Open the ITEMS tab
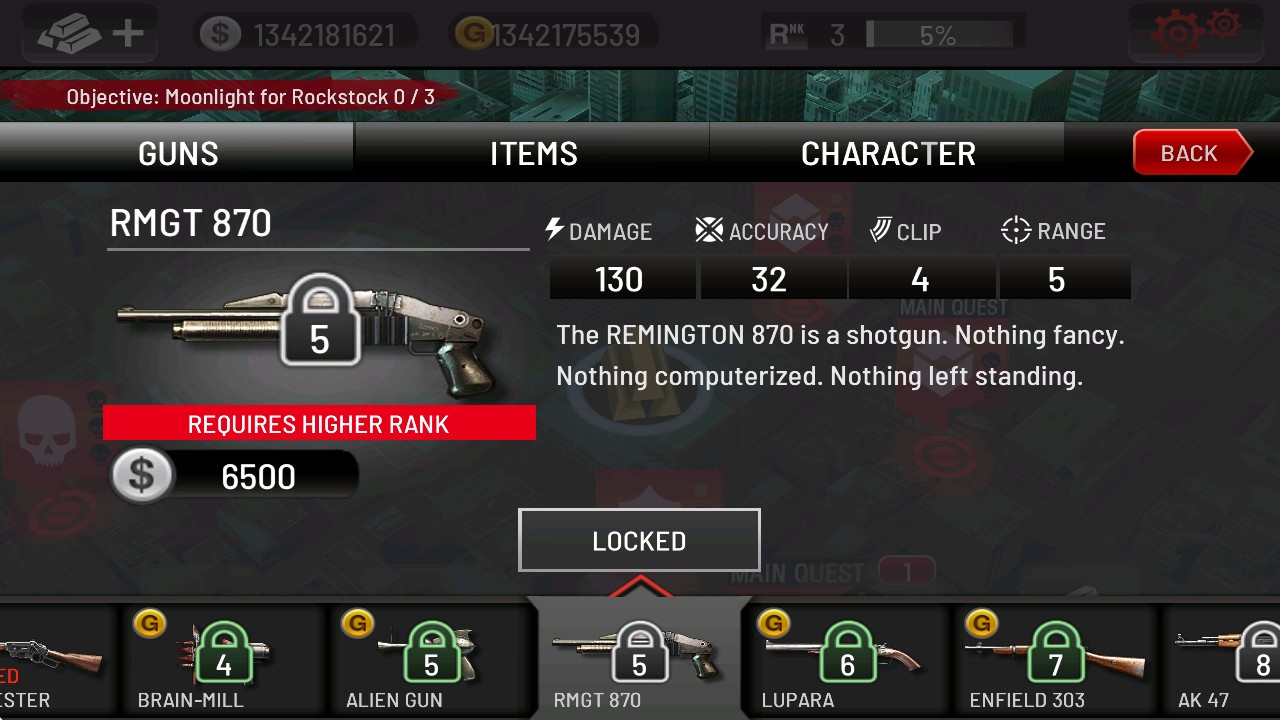This screenshot has width=1280, height=720. 533,153
